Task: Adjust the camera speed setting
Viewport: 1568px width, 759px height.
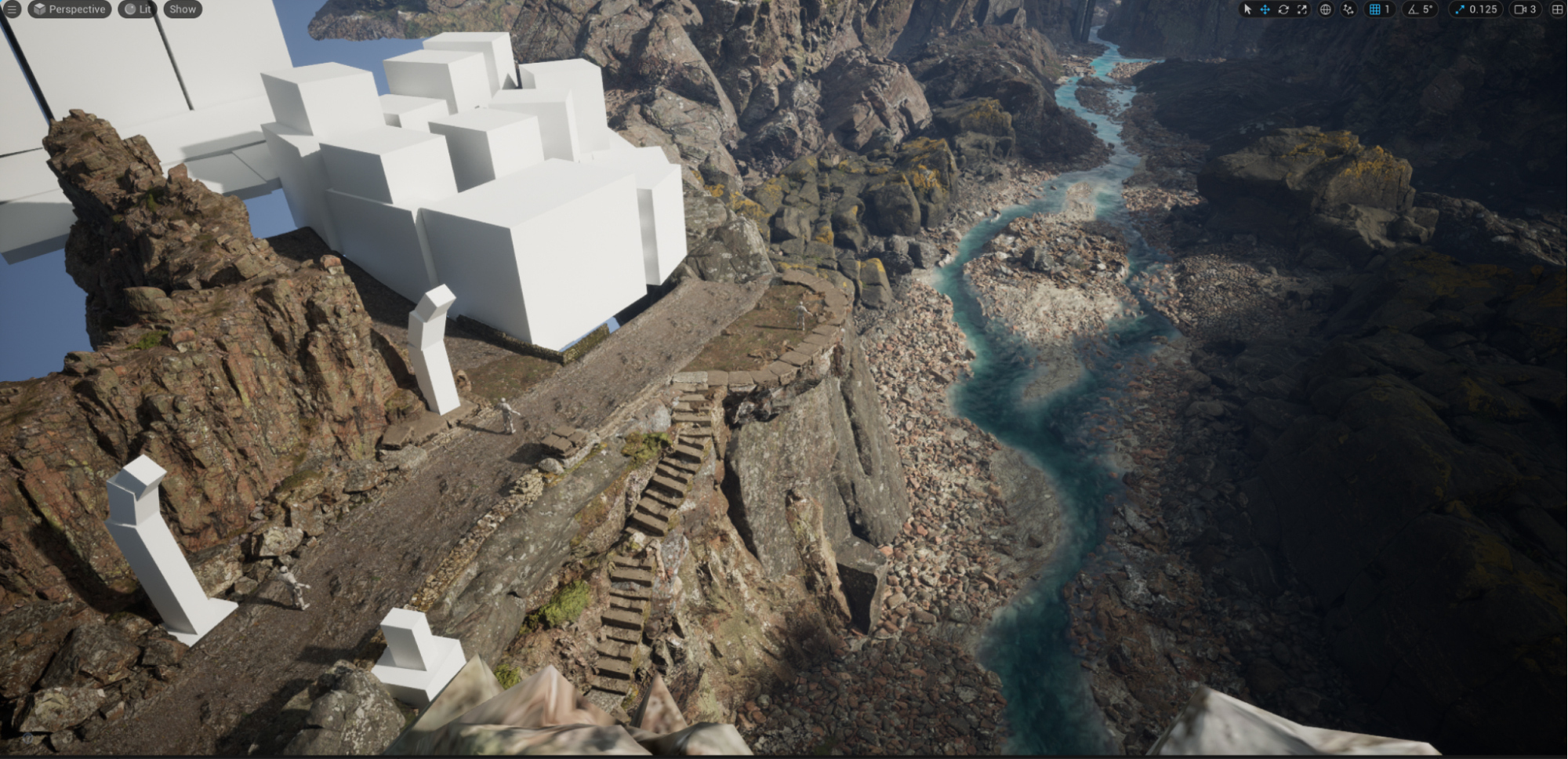Action: tap(1525, 9)
